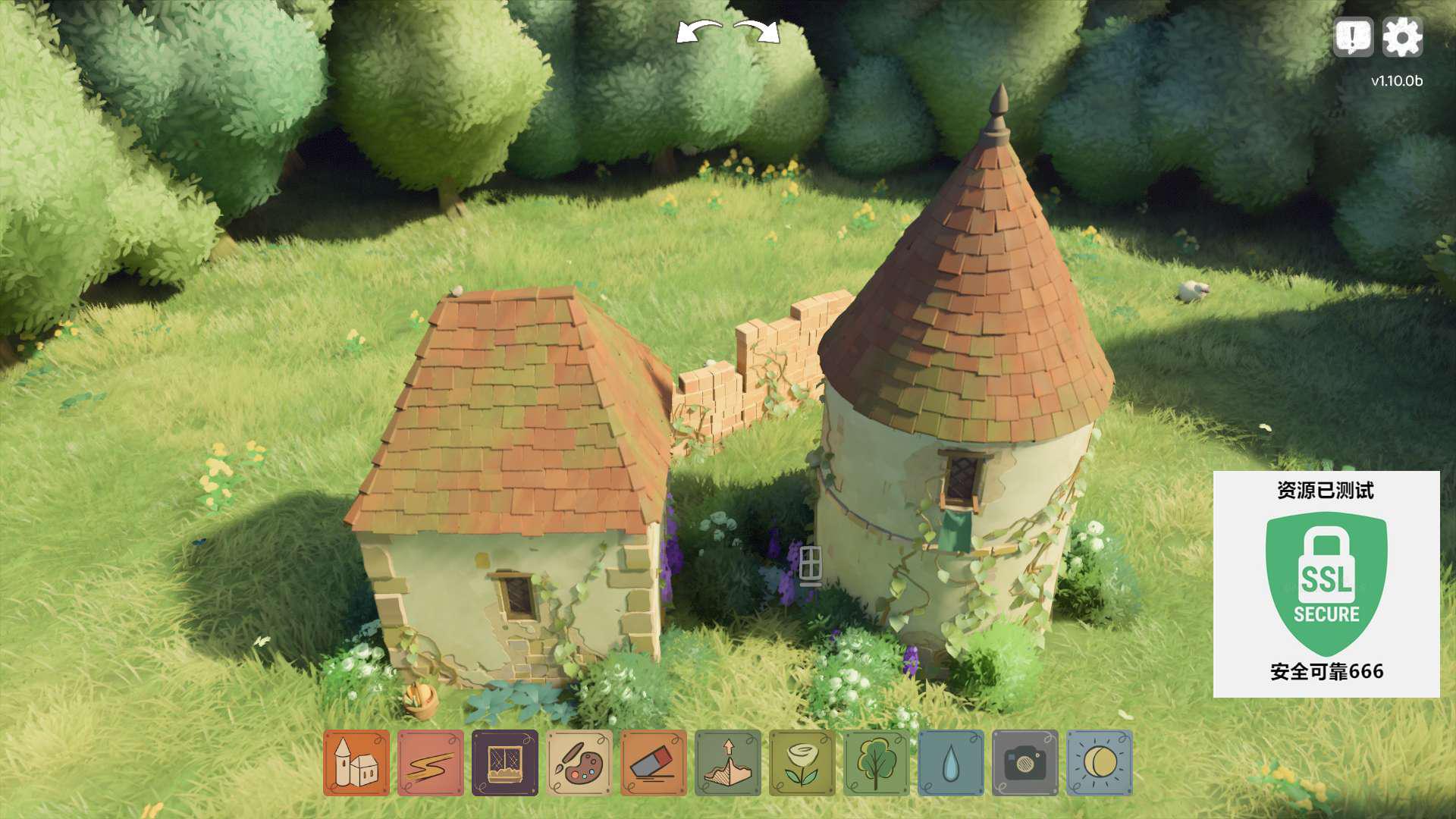The height and width of the screenshot is (819, 1456).
Task: Pick the paint palette tool
Action: coord(579,763)
